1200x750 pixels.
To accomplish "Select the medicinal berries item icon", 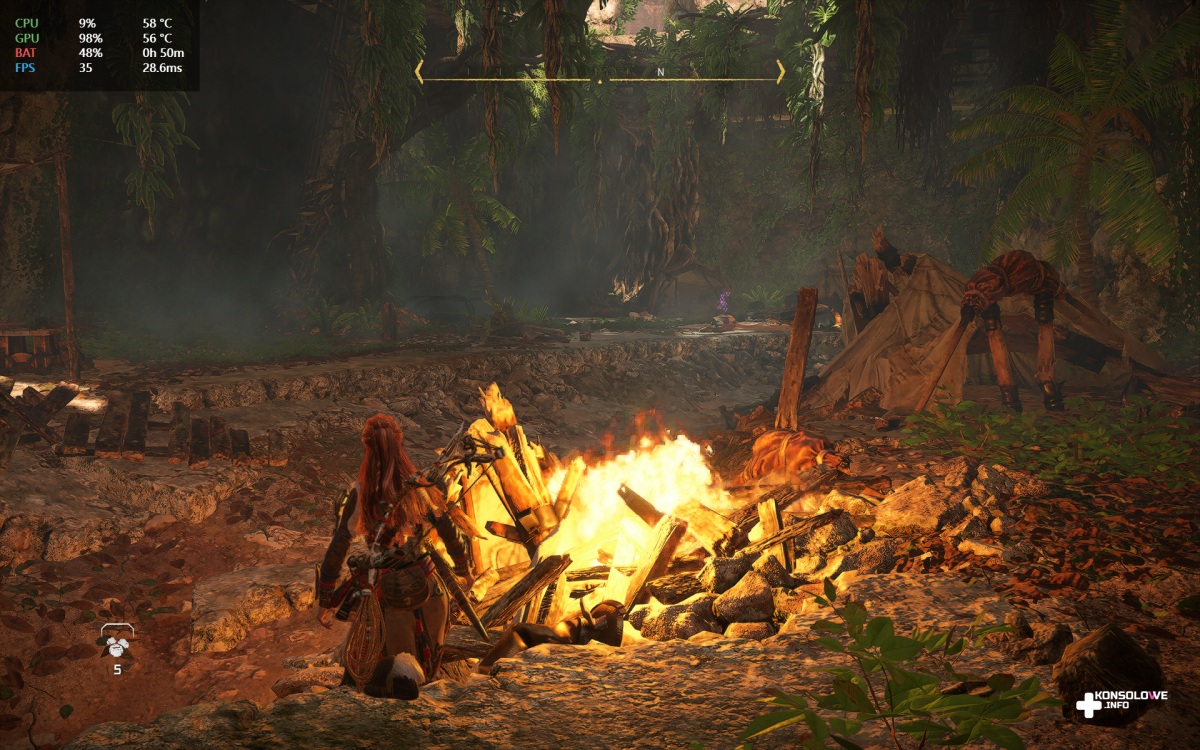I will [116, 640].
